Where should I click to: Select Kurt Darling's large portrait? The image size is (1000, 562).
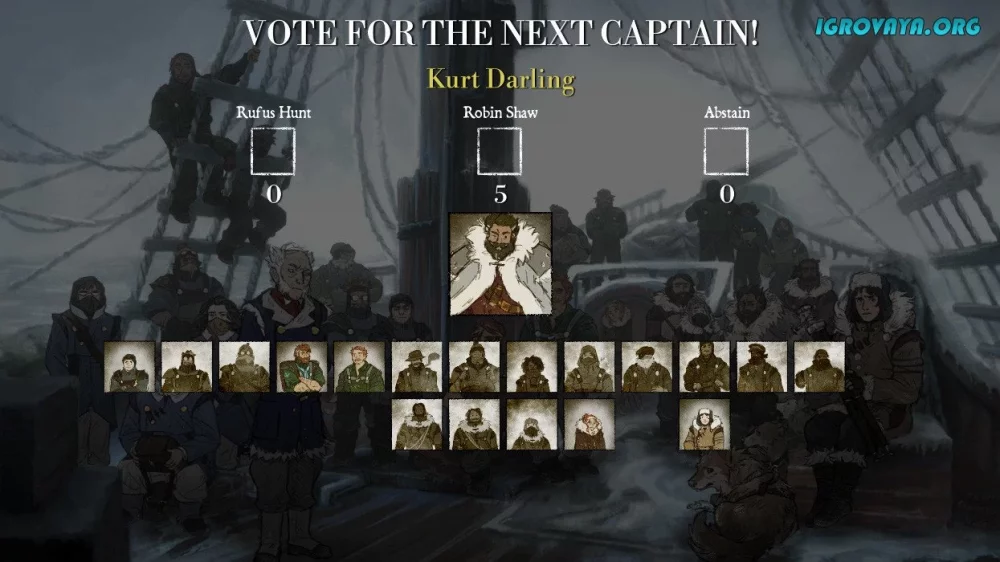(500, 263)
